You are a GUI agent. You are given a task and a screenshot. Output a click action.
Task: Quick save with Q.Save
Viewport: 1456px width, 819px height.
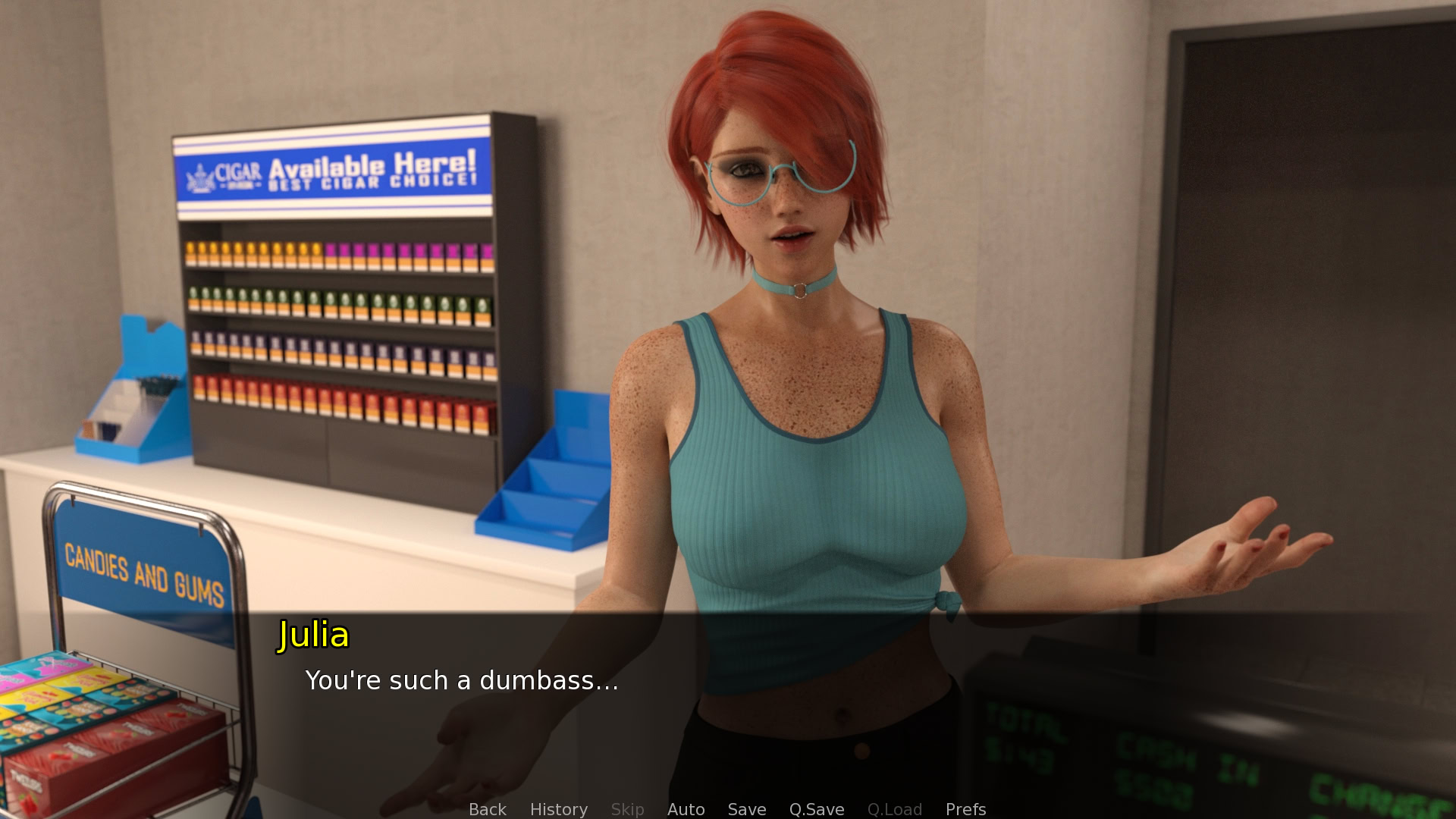[x=816, y=809]
